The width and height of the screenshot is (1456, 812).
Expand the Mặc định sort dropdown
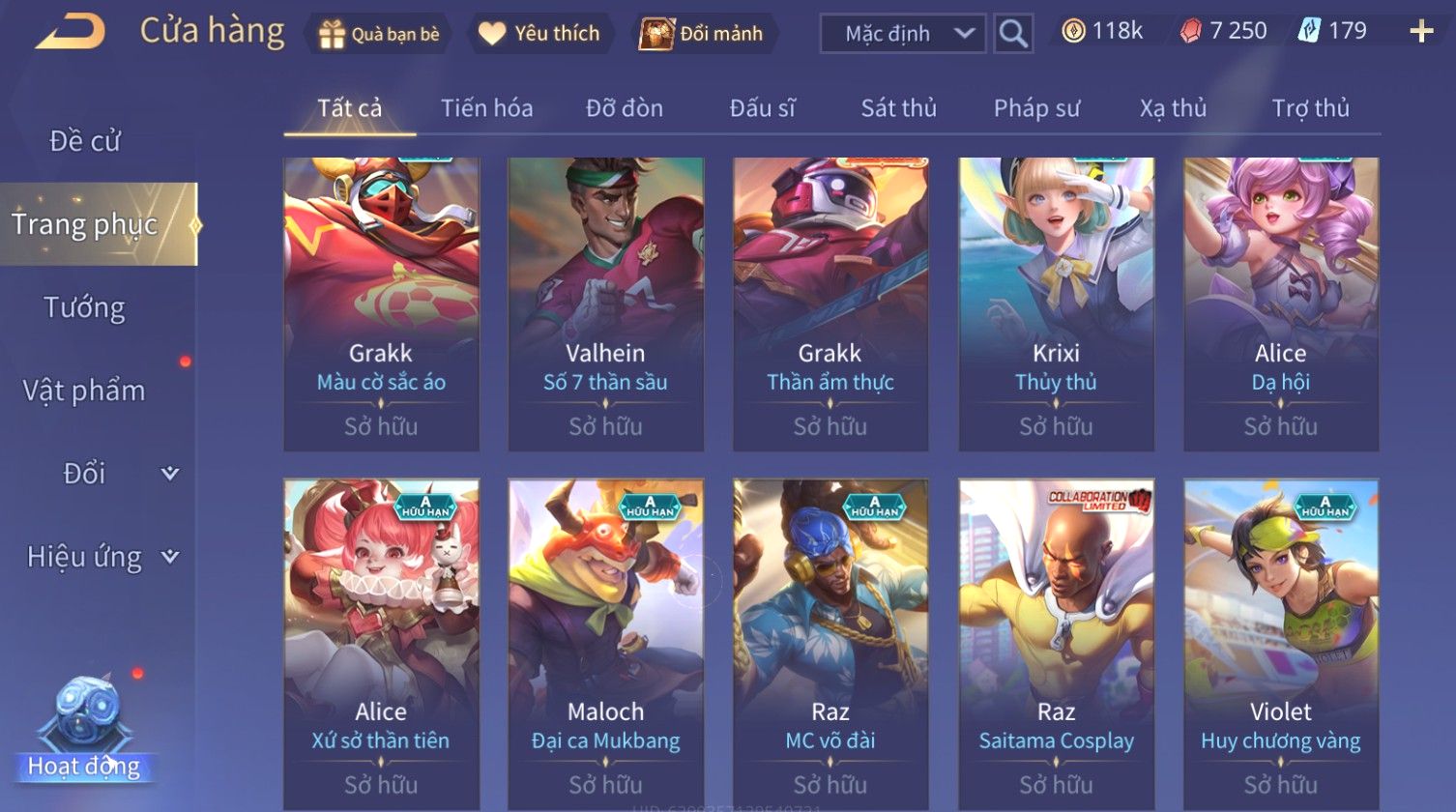point(902,34)
